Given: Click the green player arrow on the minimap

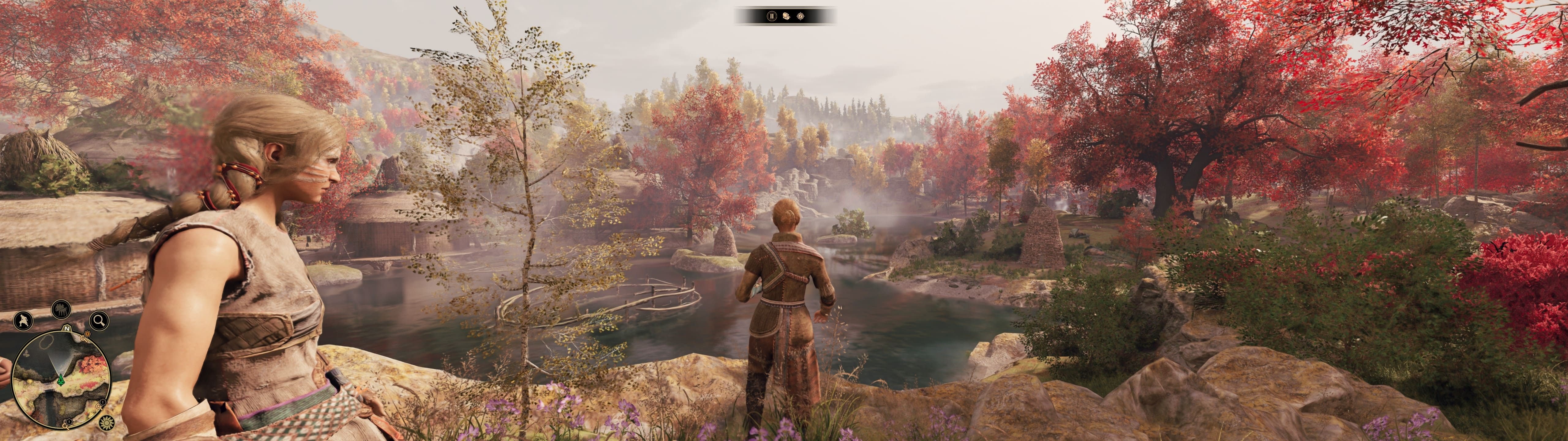Looking at the screenshot, I should point(61,380).
